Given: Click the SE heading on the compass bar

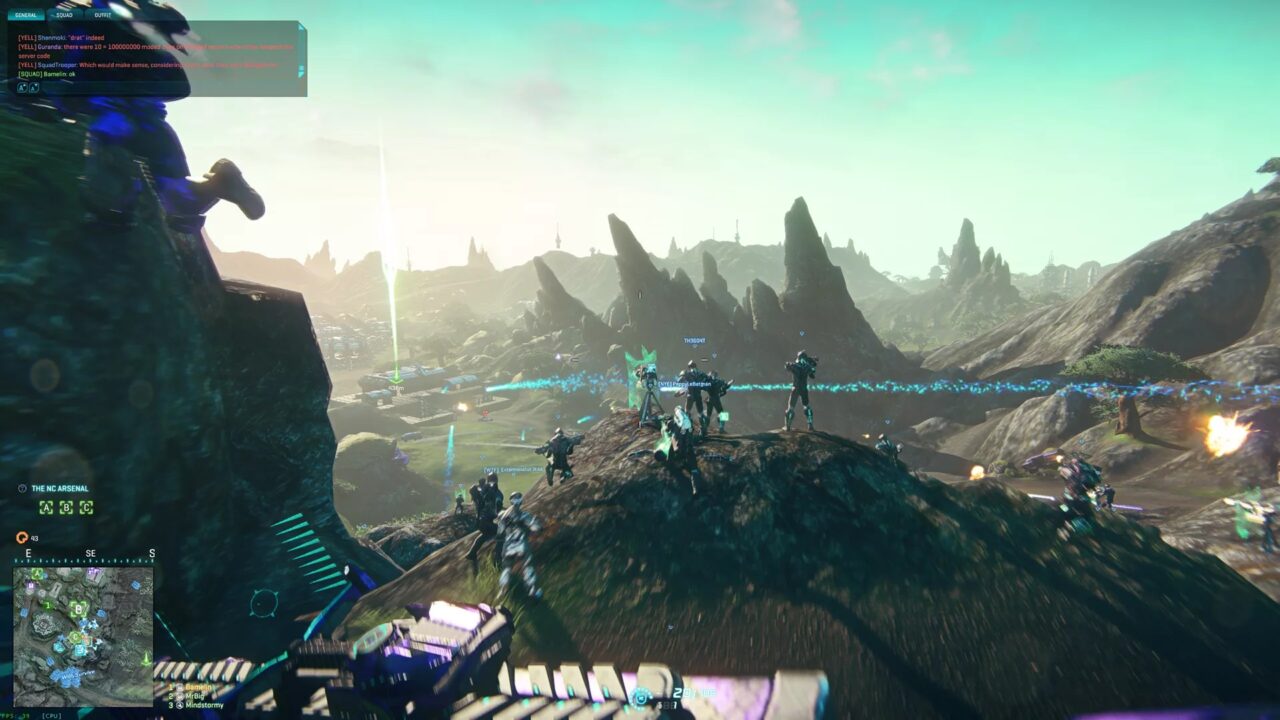Looking at the screenshot, I should (91, 552).
